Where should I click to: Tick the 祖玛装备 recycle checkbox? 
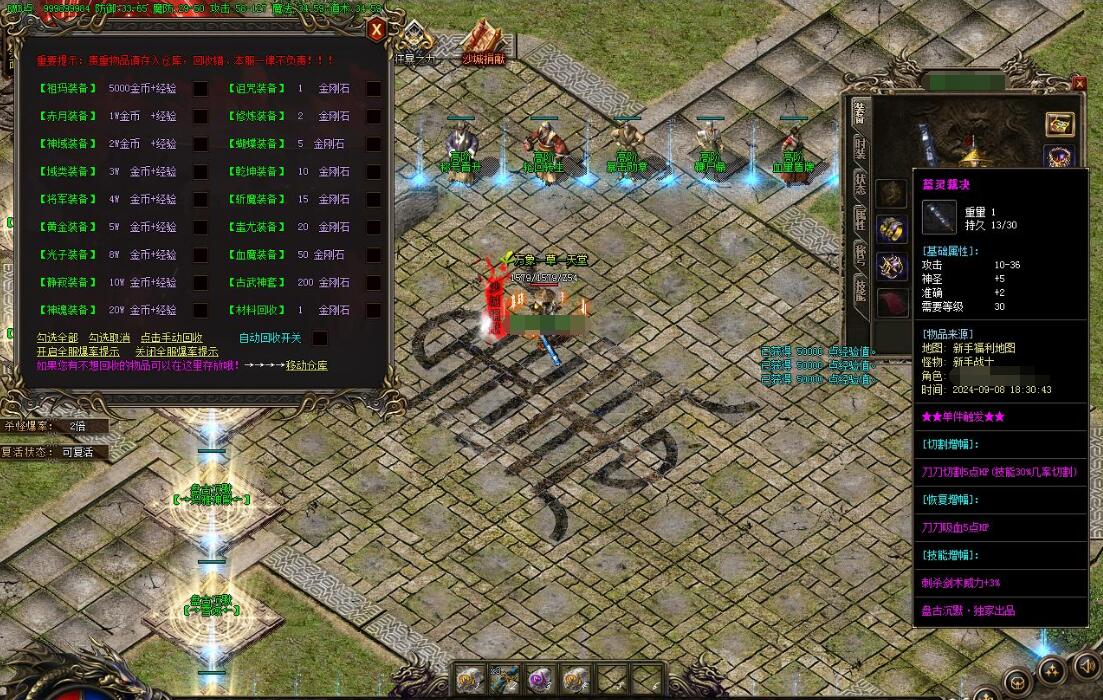[x=200, y=89]
